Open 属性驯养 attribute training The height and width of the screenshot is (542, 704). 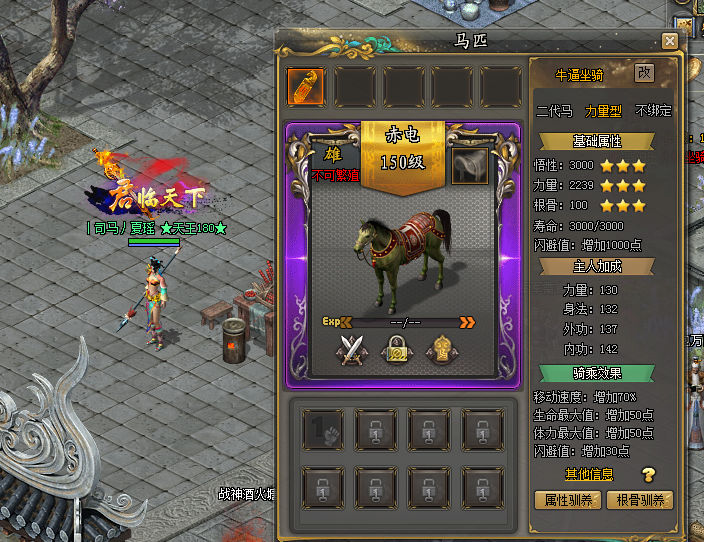point(566,499)
